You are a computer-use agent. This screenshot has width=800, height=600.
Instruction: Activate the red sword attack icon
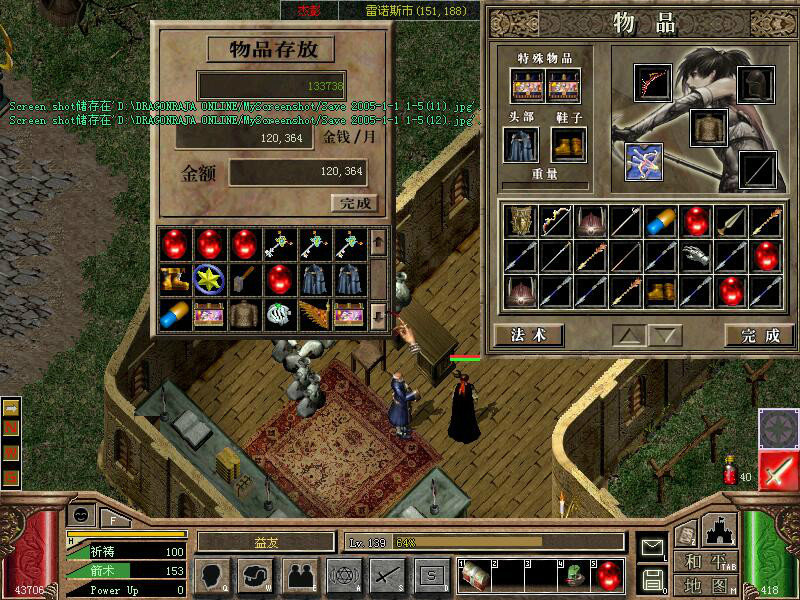pos(777,470)
